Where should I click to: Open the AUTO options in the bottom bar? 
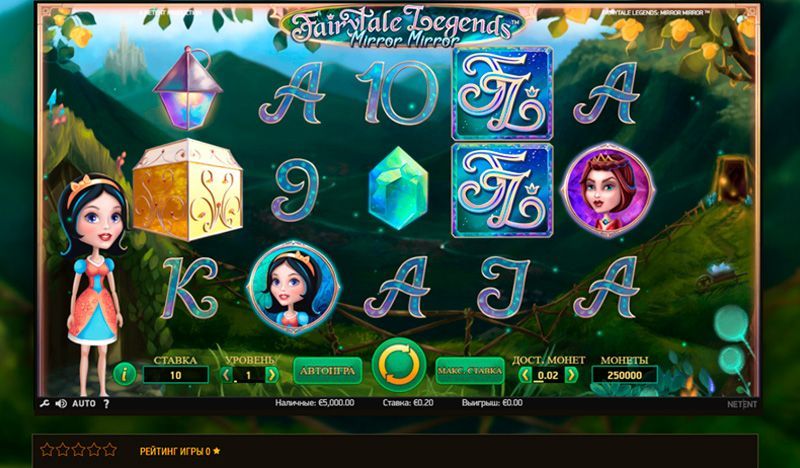84,404
